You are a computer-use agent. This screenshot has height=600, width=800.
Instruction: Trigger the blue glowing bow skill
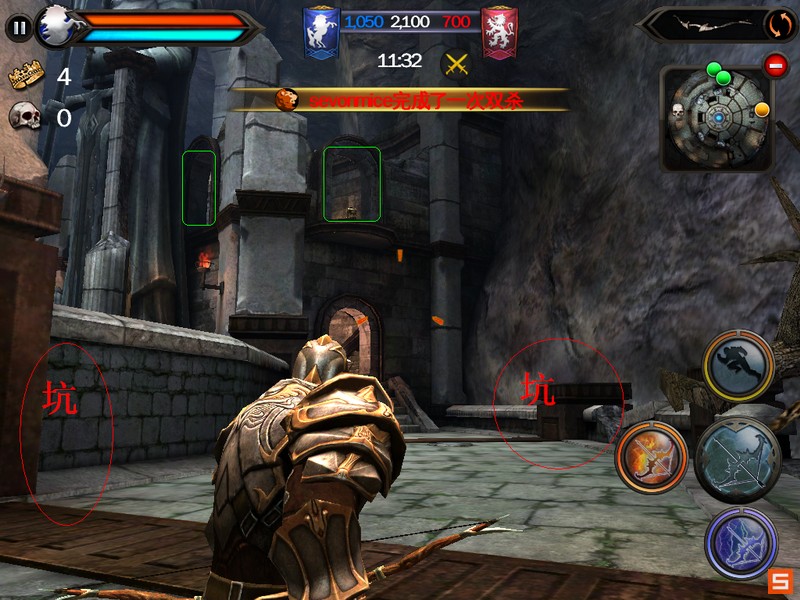tap(741, 543)
